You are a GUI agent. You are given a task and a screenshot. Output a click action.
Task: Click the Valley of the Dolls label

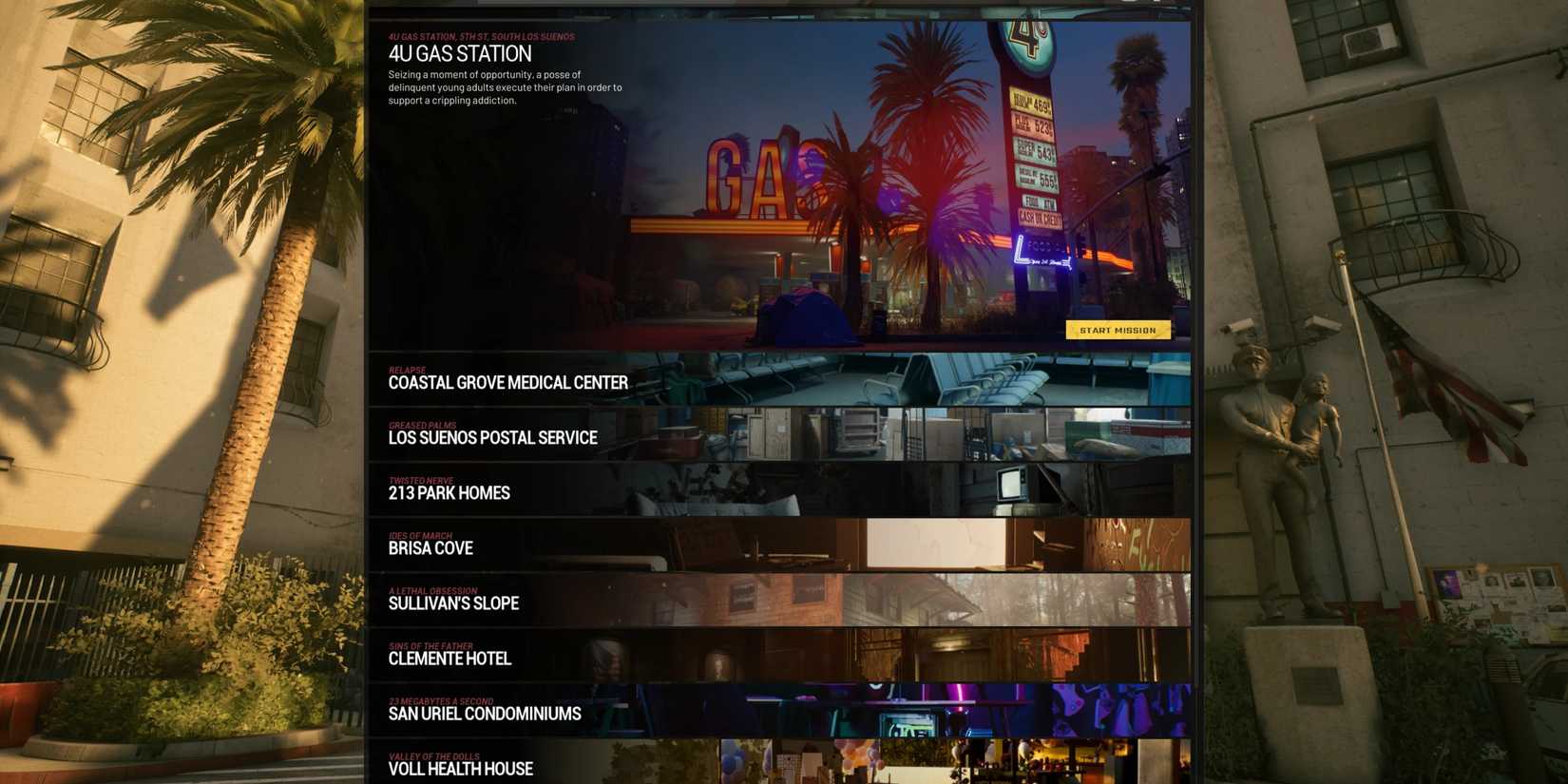click(x=432, y=756)
